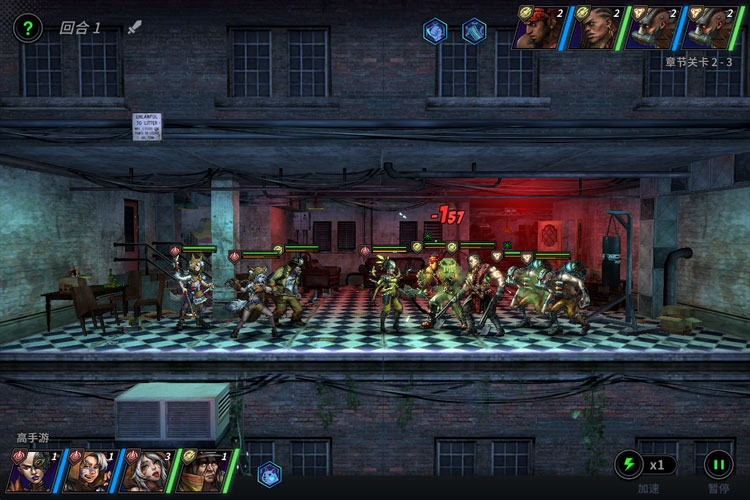This screenshot has height=500, width=750.
Task: Toggle the x1 battle speed button
Action: 645,464
